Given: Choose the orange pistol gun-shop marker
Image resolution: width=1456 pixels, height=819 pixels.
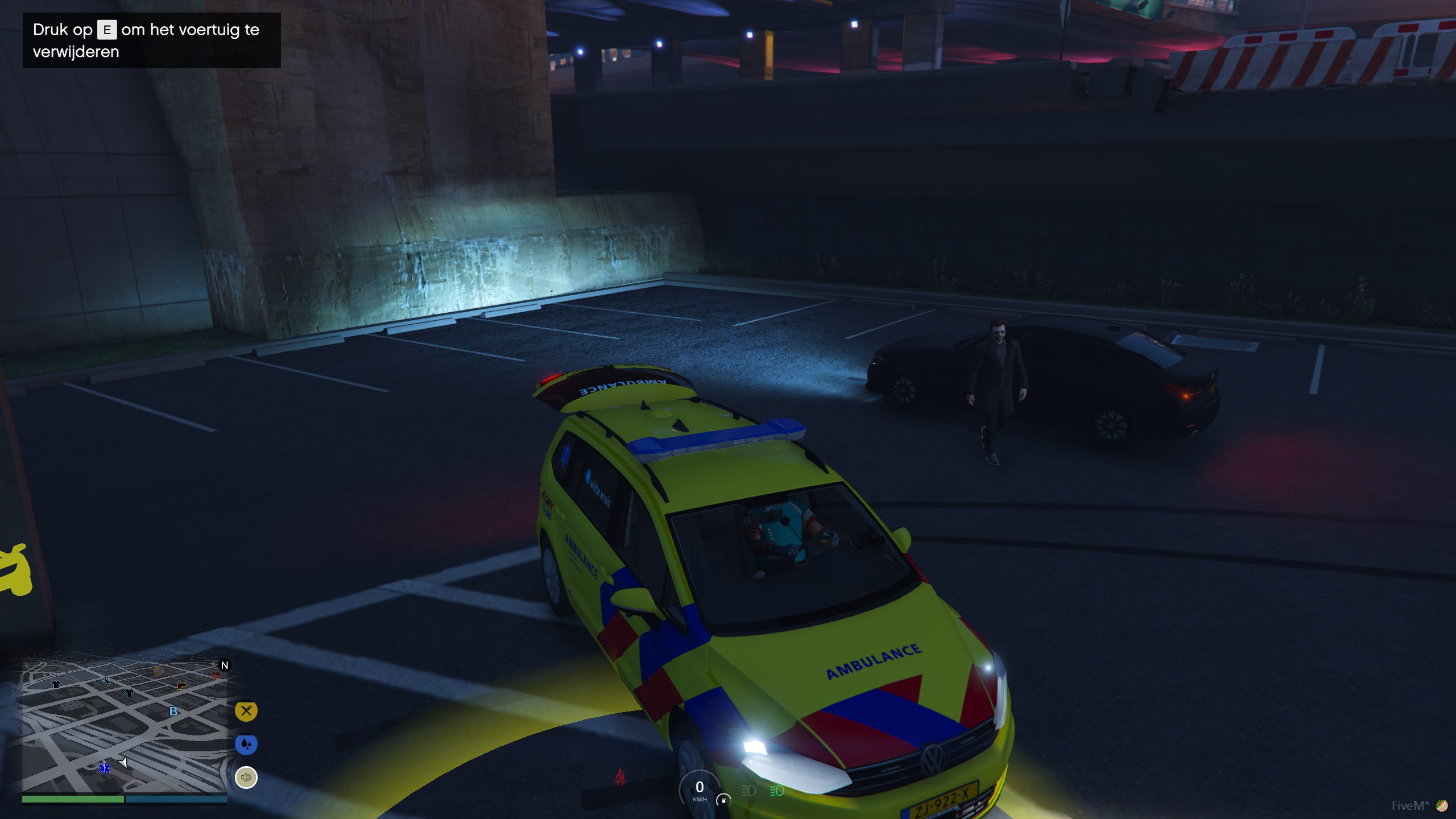Looking at the screenshot, I should pos(181,687).
